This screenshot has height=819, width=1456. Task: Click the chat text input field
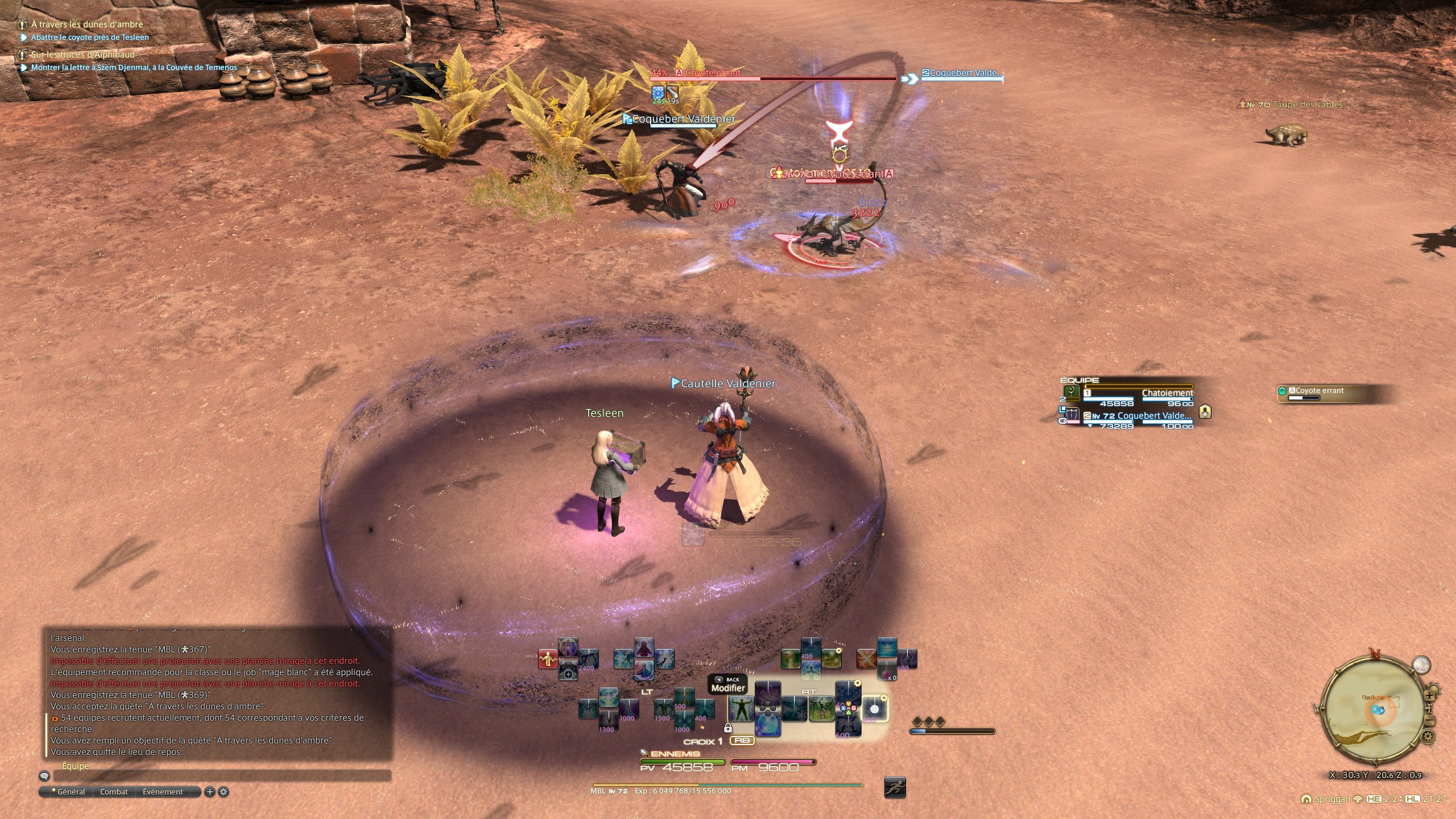tap(222, 776)
